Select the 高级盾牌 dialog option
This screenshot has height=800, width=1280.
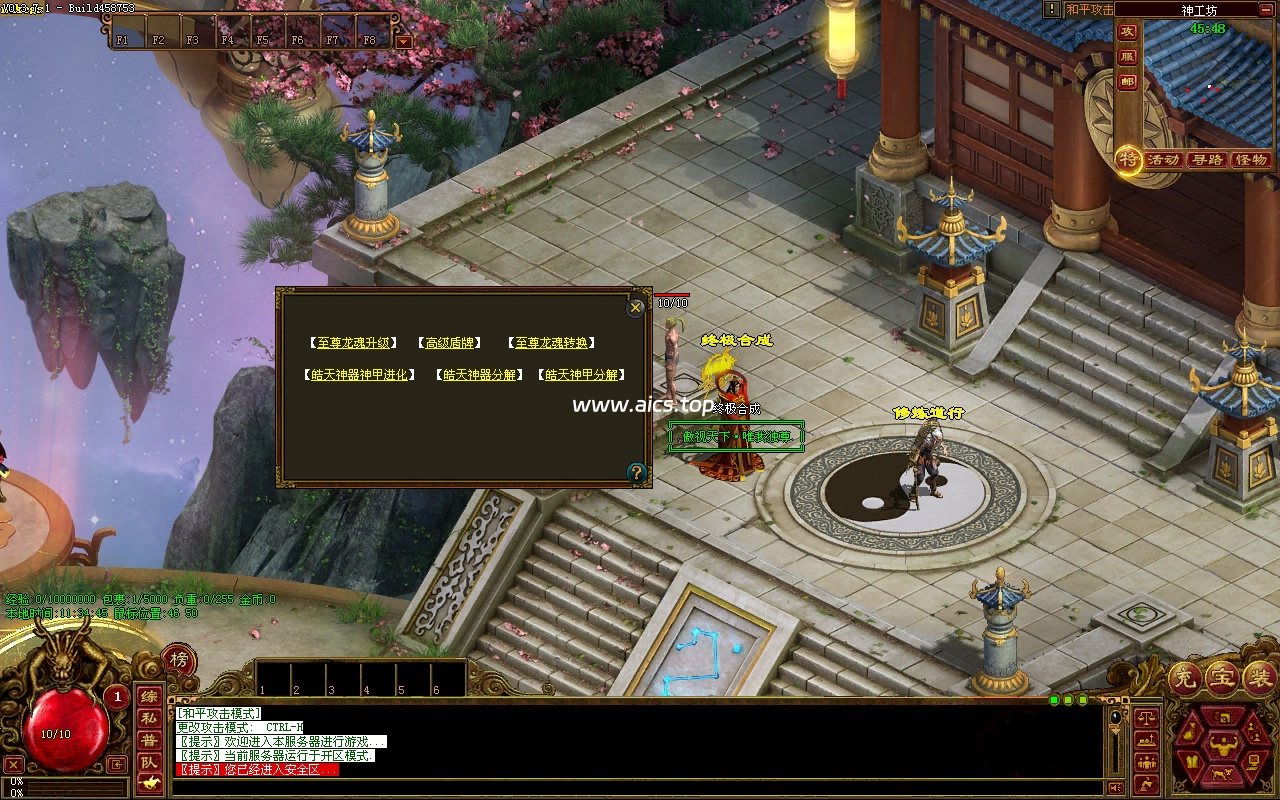click(x=449, y=343)
